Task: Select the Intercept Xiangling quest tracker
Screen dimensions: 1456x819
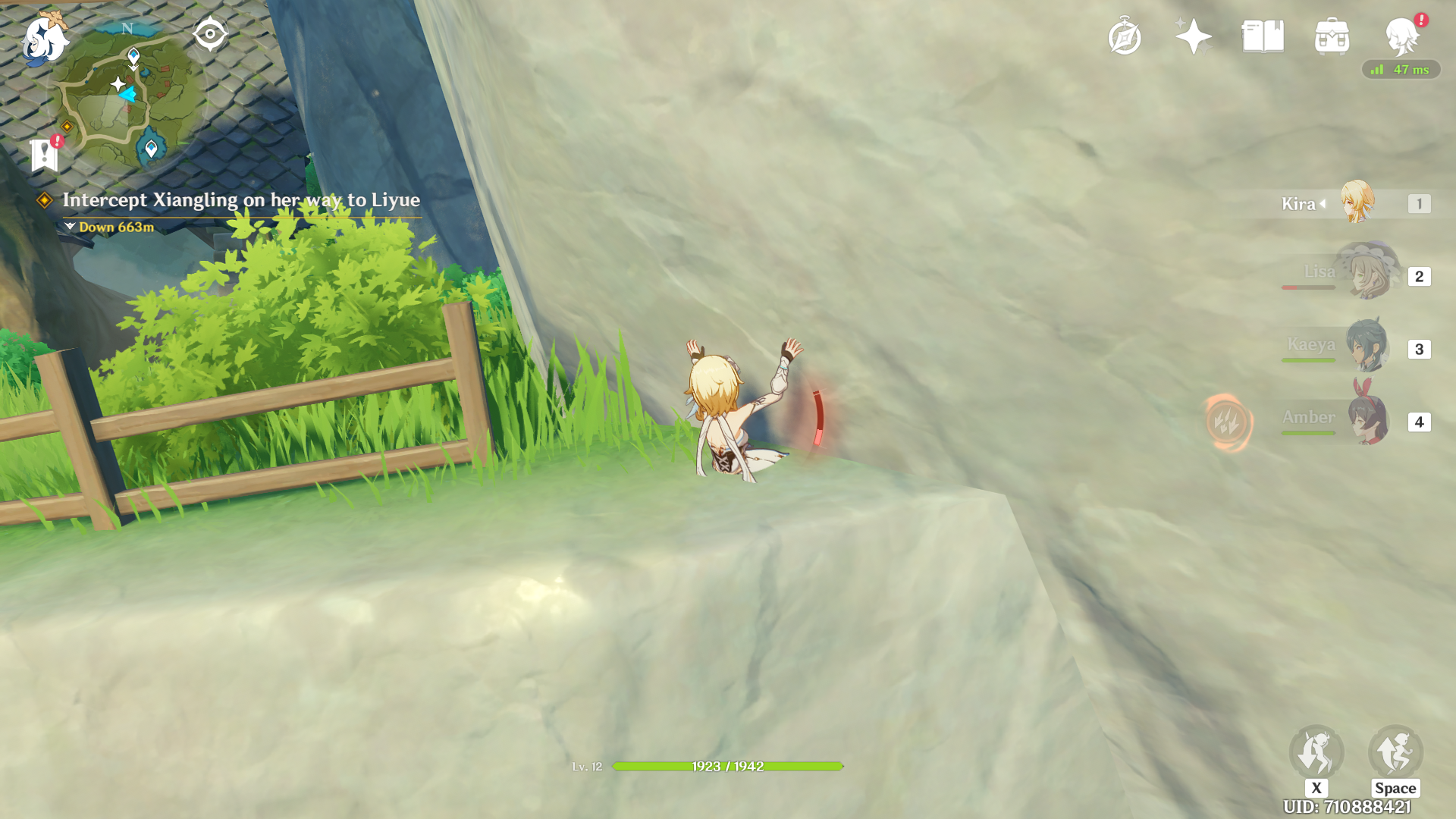Action: click(x=240, y=200)
